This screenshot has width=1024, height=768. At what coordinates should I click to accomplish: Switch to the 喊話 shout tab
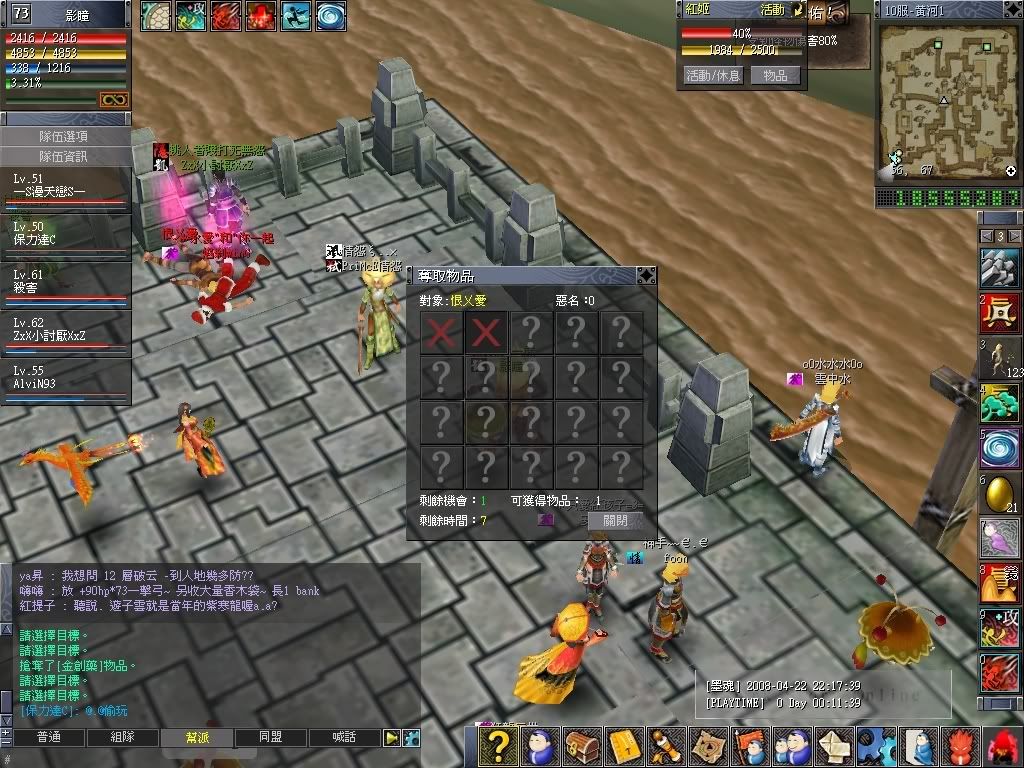[x=343, y=737]
